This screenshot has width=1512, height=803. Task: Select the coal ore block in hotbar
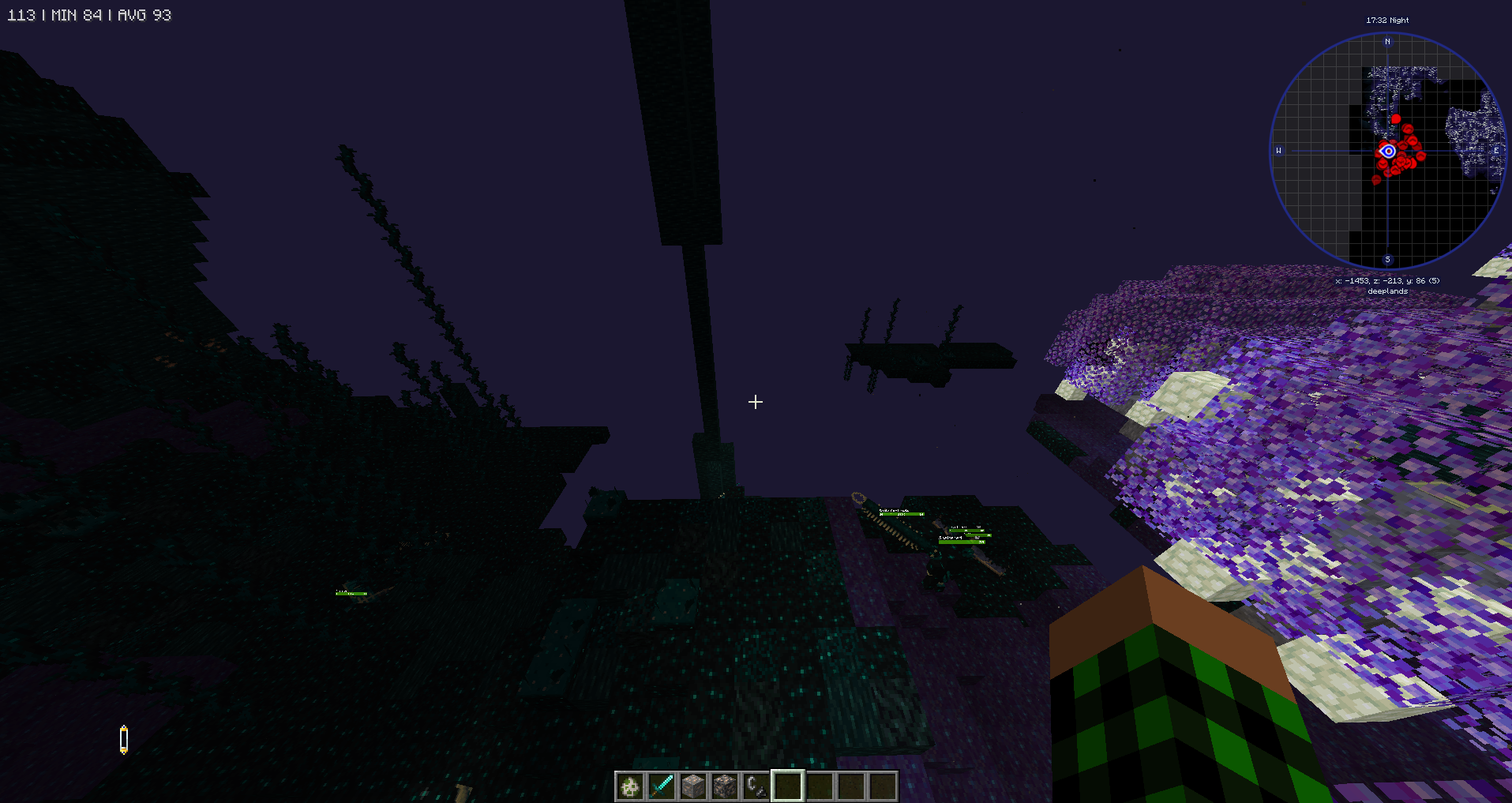point(724,786)
